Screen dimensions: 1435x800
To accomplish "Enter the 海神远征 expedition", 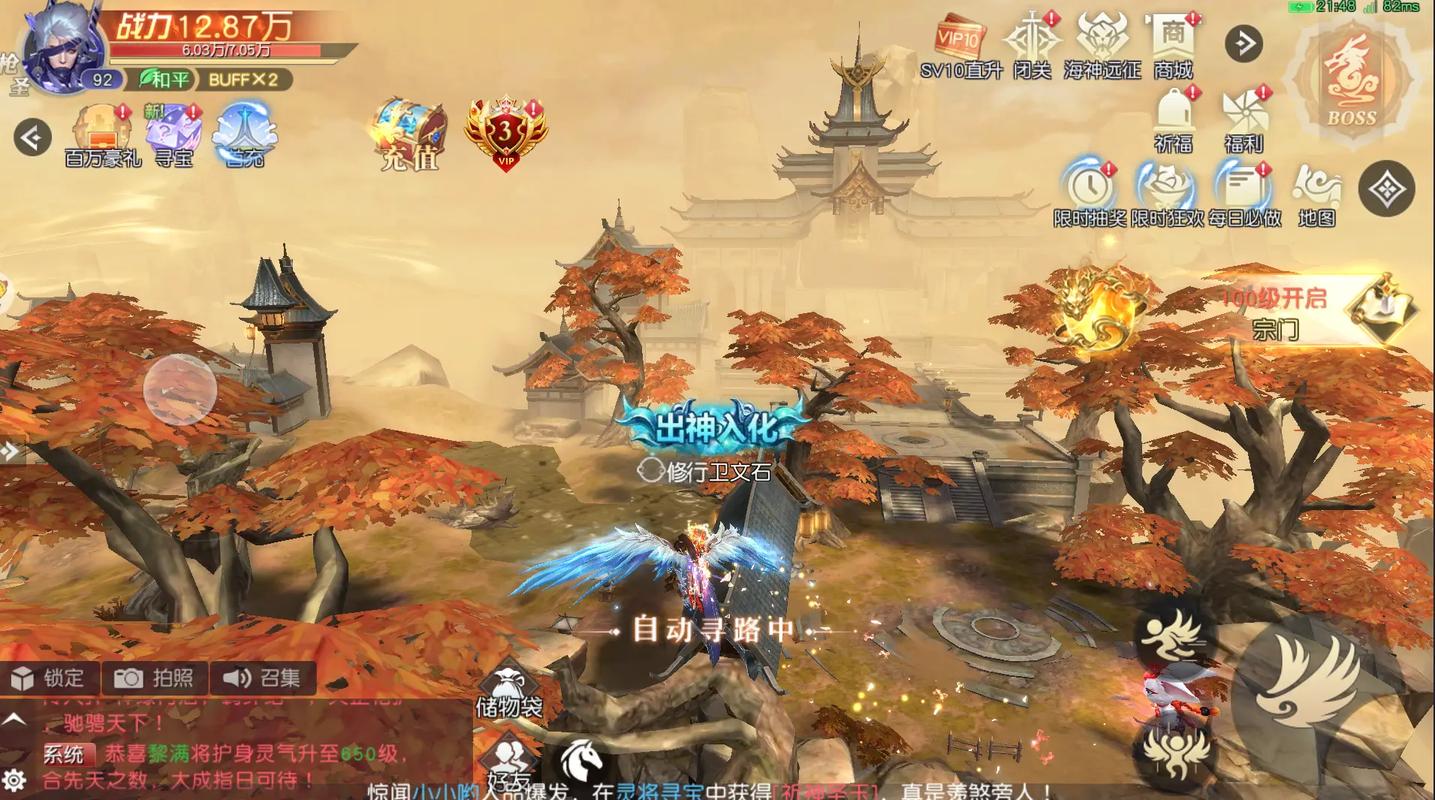I will (1102, 45).
